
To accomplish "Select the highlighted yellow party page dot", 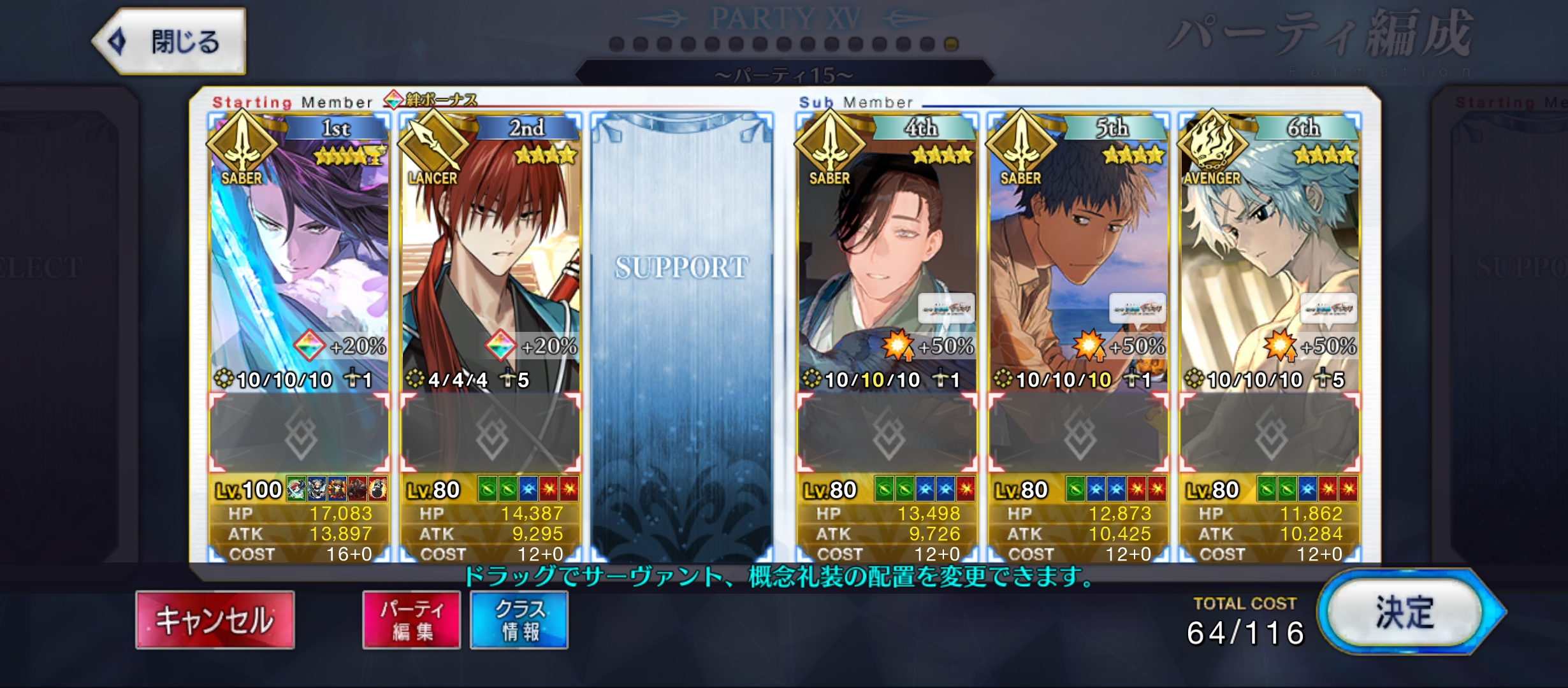I will click(x=951, y=44).
